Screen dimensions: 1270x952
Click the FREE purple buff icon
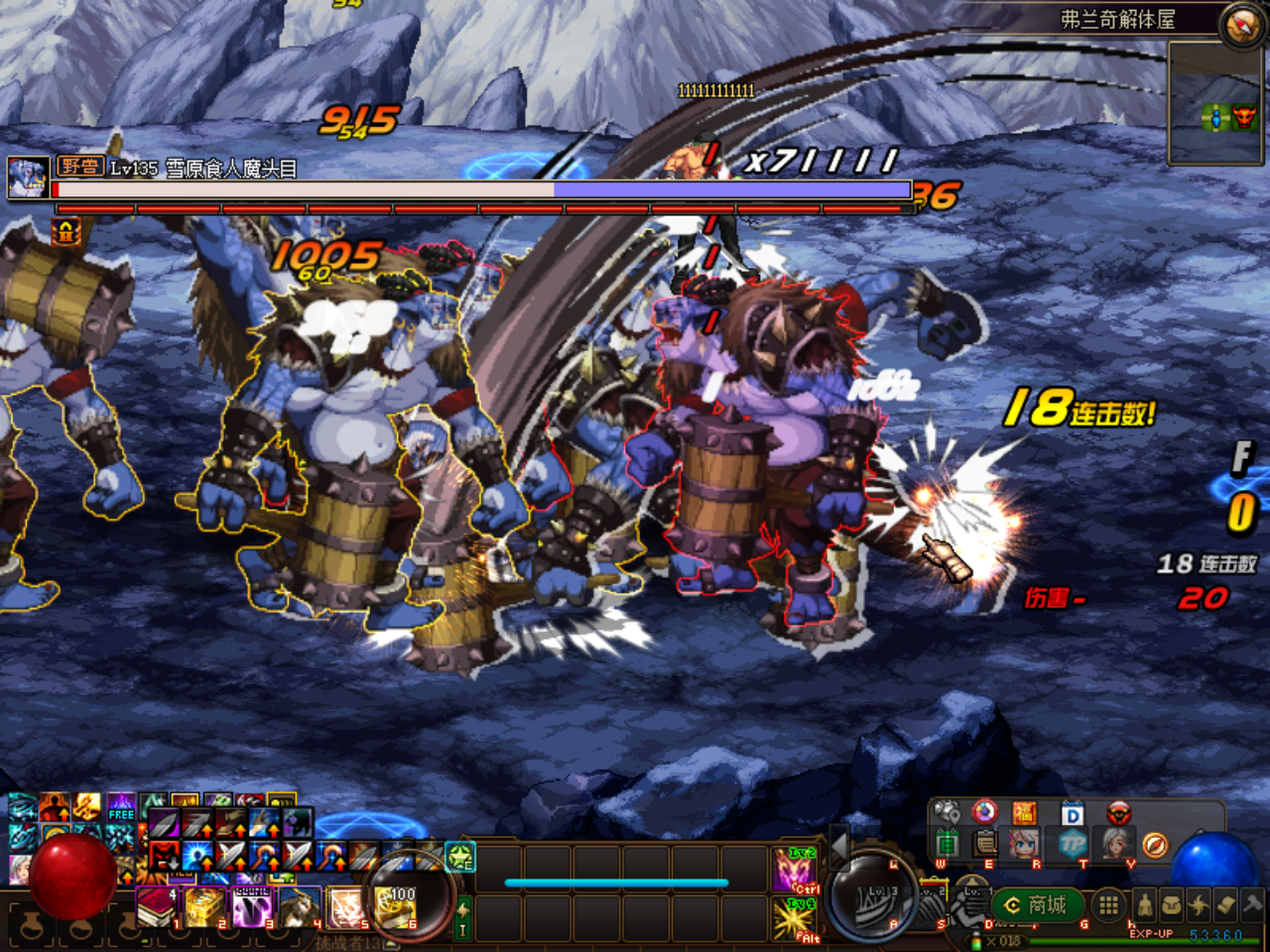click(x=121, y=806)
